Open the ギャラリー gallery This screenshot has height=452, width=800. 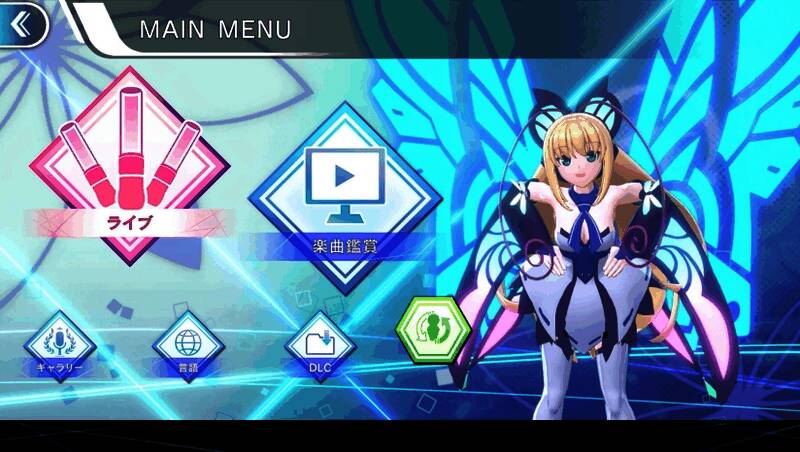pos(58,343)
